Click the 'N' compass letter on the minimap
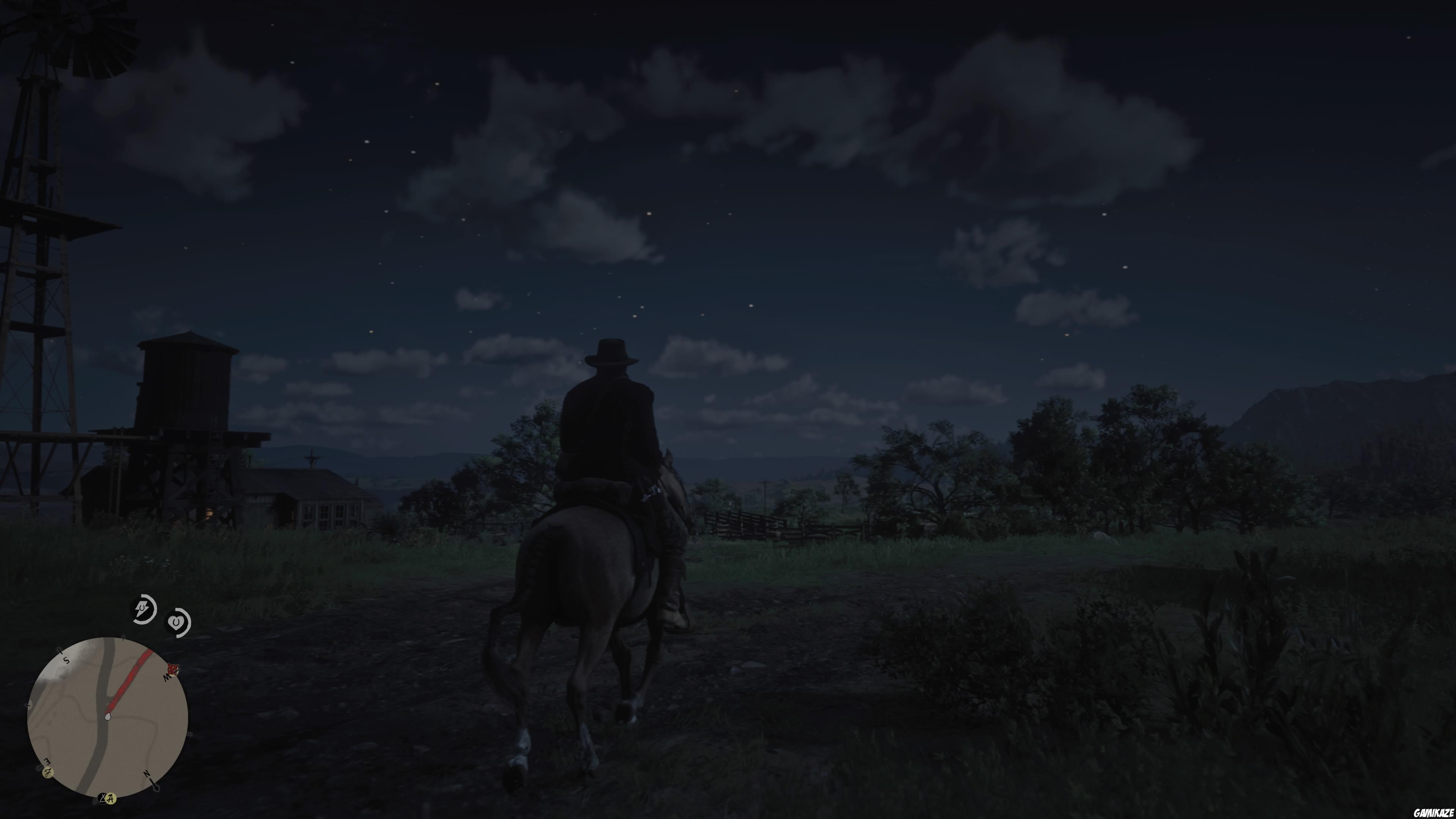Viewport: 1456px width, 819px height. (x=146, y=774)
